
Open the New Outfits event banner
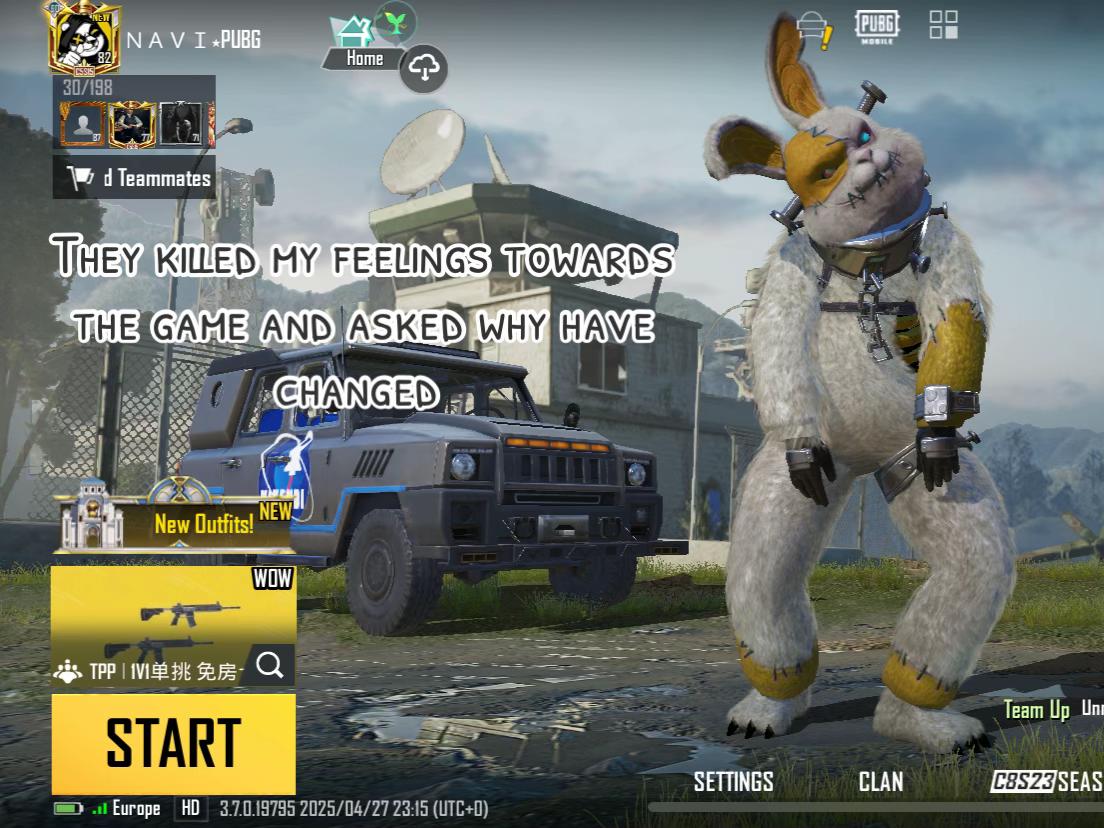click(175, 518)
